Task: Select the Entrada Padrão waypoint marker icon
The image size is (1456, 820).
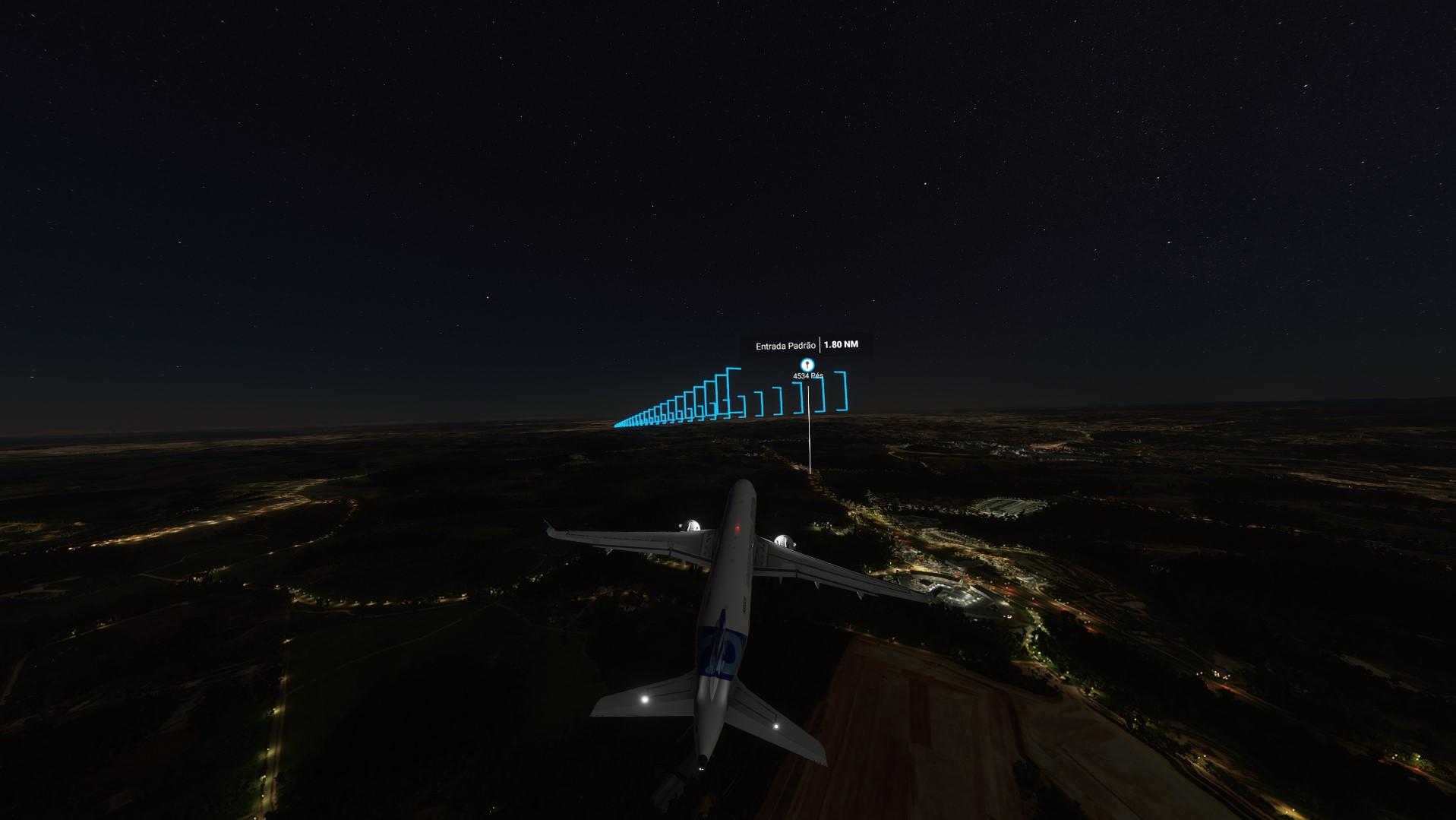Action: click(x=807, y=365)
